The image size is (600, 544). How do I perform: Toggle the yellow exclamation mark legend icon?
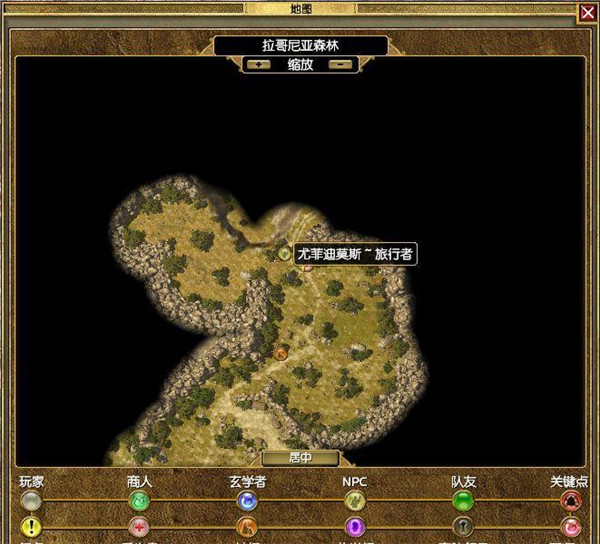[x=32, y=526]
